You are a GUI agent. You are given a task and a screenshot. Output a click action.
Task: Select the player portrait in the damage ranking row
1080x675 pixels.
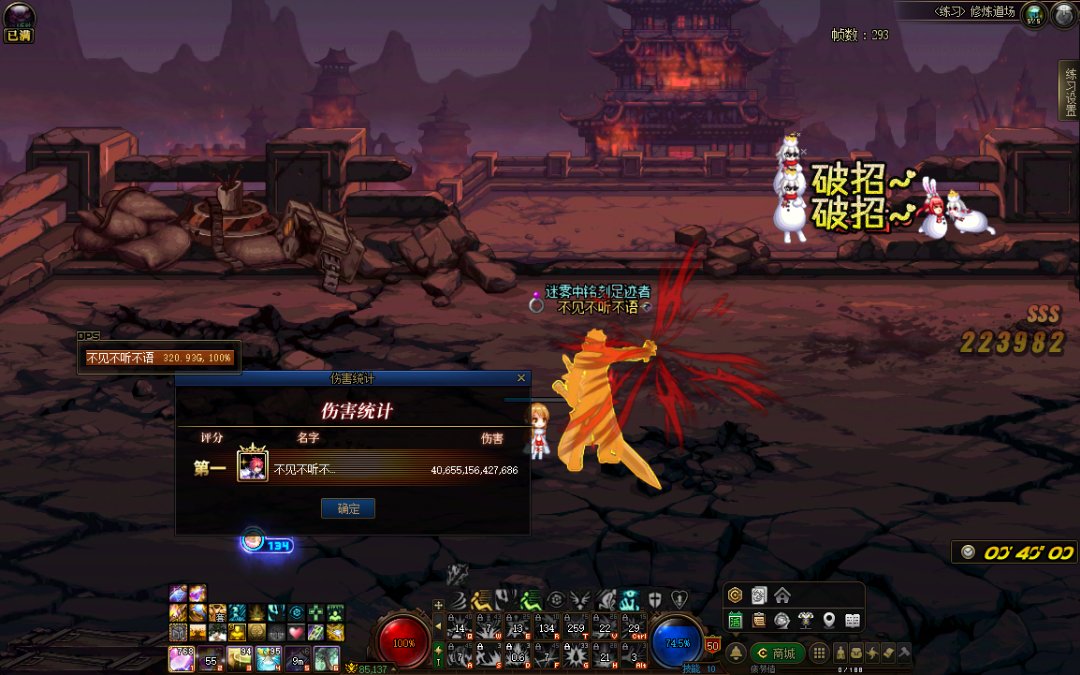pyautogui.click(x=252, y=468)
